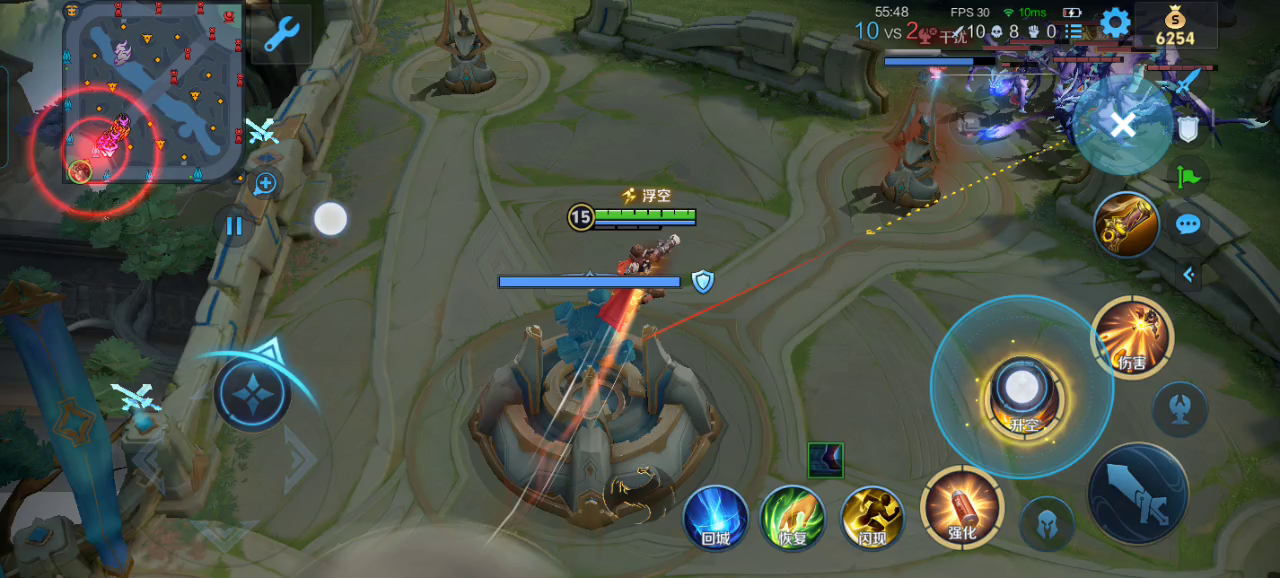Use the 闪现 flash spell
The height and width of the screenshot is (578, 1280).
[x=873, y=518]
